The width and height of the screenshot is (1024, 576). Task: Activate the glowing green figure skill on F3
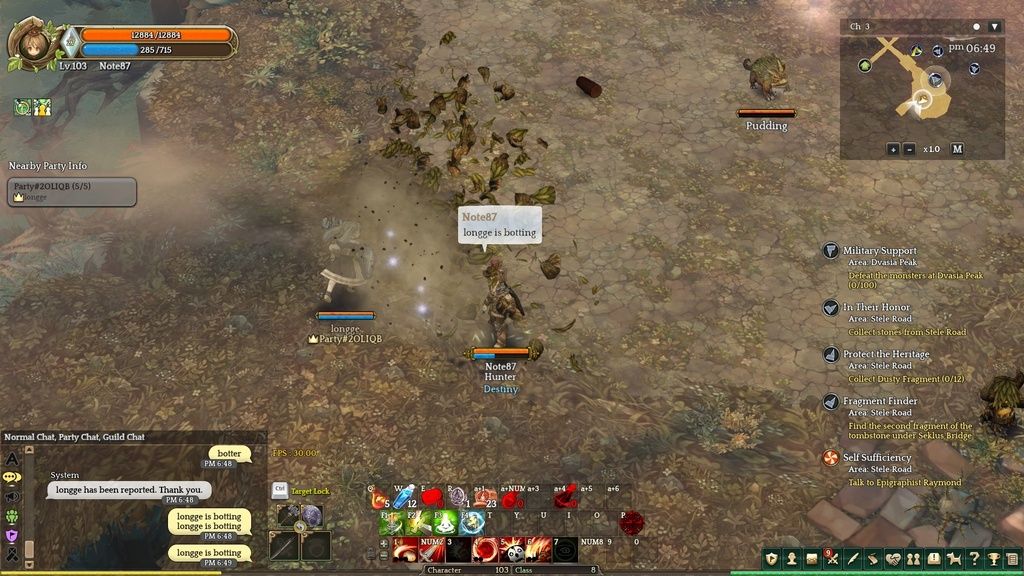click(444, 522)
